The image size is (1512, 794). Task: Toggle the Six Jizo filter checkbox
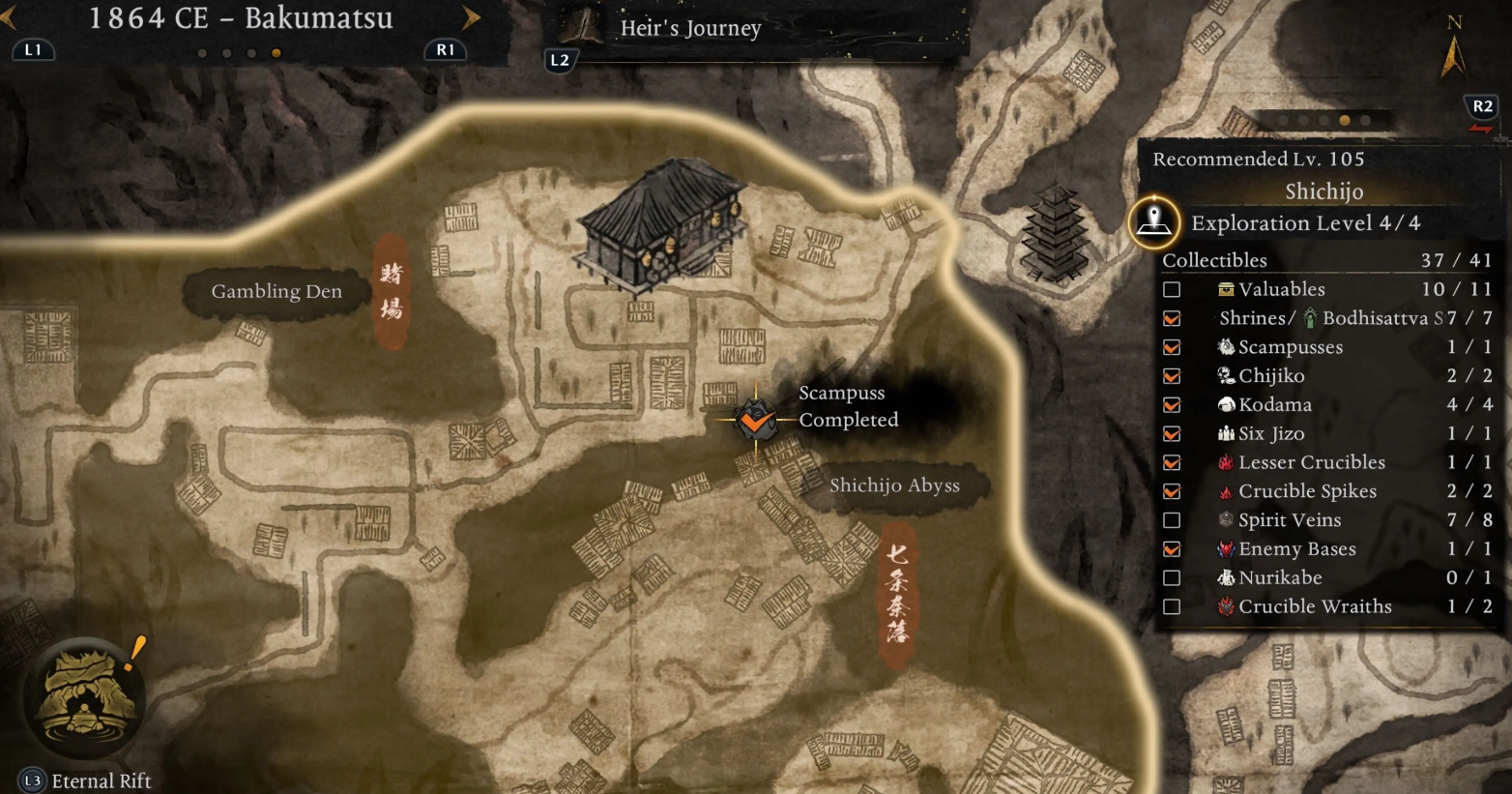coord(1172,434)
